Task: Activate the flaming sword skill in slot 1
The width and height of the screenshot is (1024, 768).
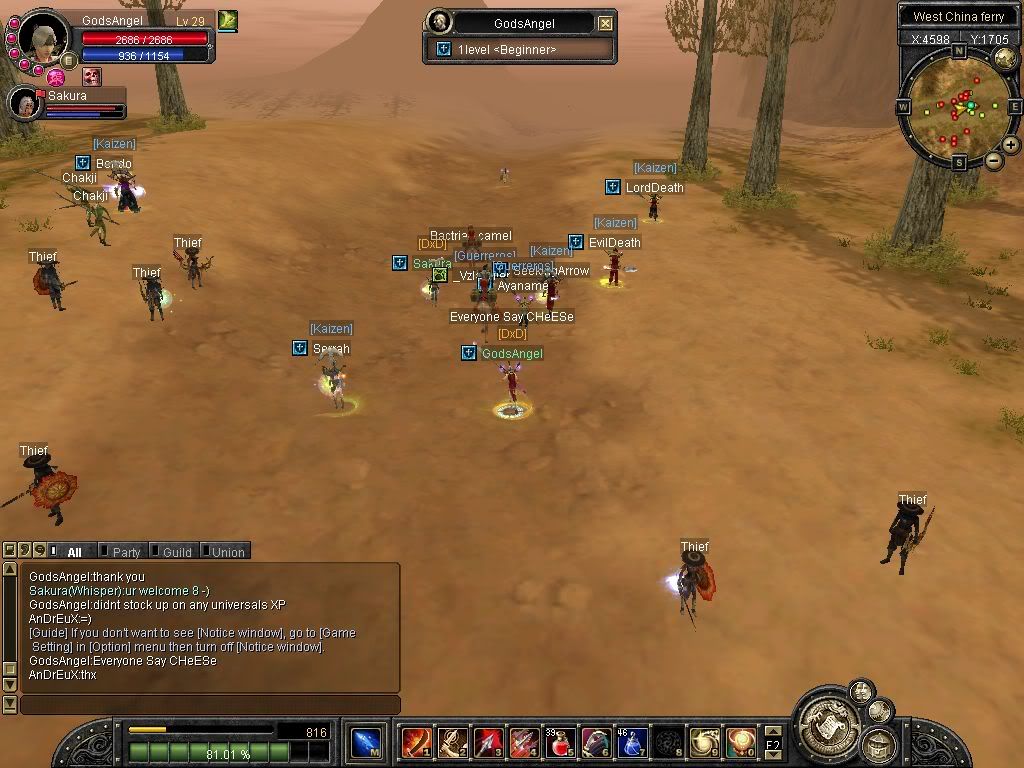Action: coord(416,742)
